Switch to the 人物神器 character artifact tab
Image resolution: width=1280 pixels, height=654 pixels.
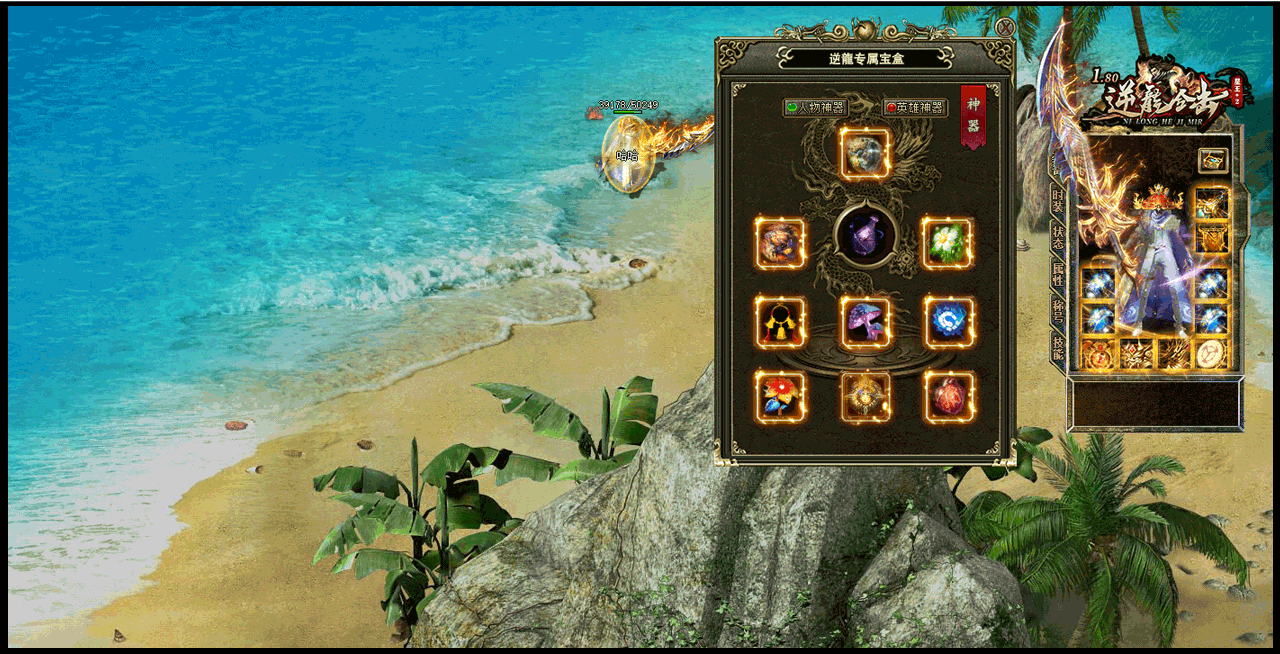(x=815, y=107)
